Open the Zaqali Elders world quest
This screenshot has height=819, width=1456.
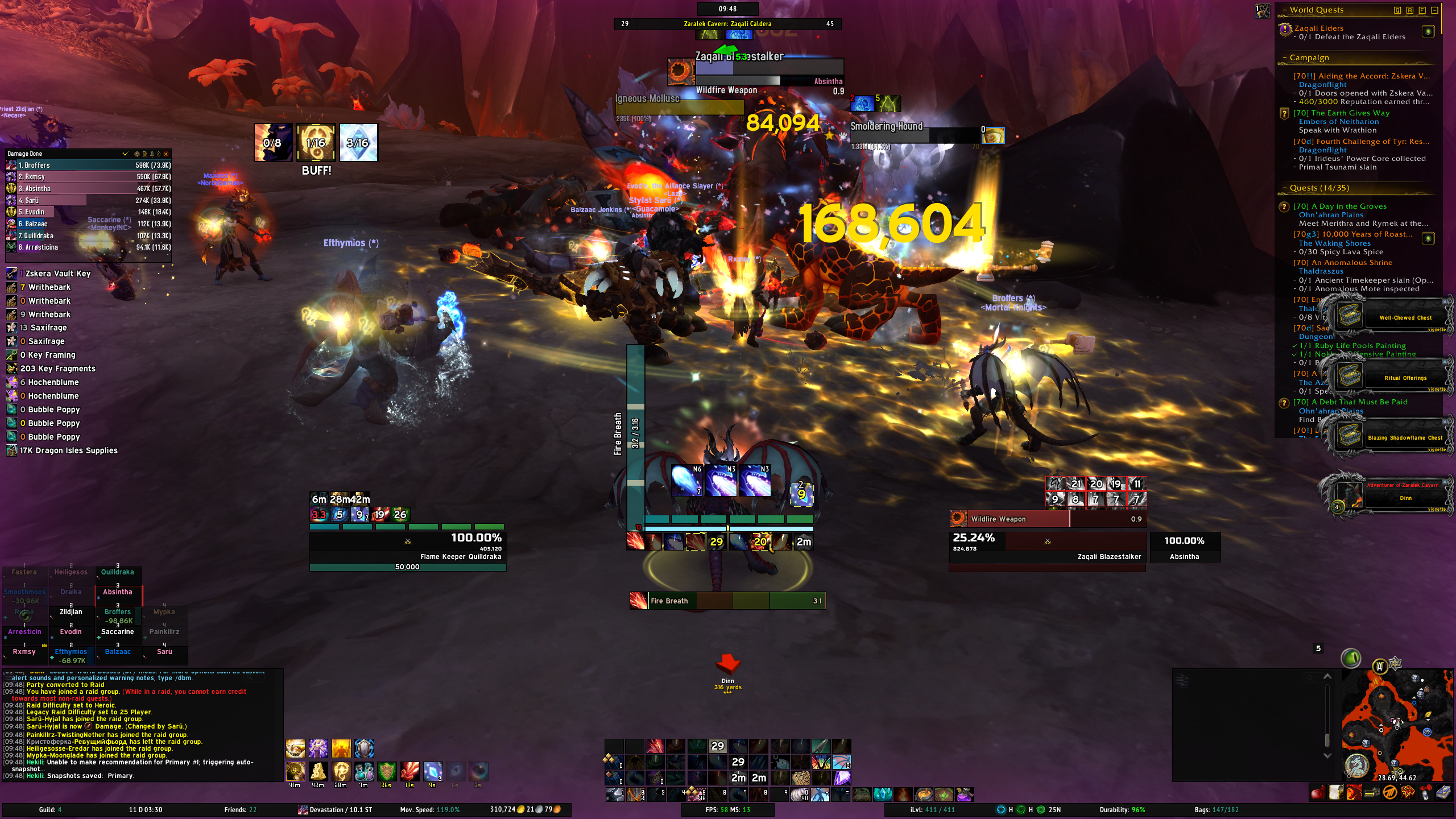[1318, 28]
